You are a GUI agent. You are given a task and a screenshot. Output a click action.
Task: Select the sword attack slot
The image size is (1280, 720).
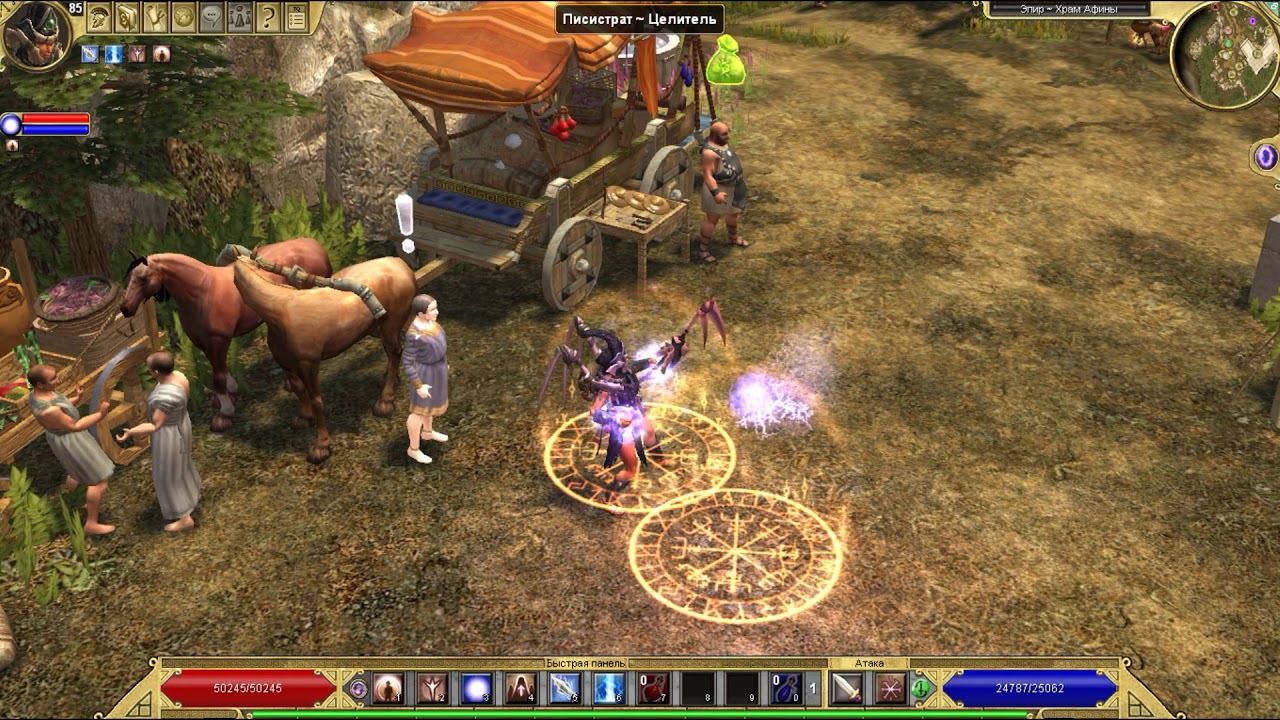tap(846, 688)
